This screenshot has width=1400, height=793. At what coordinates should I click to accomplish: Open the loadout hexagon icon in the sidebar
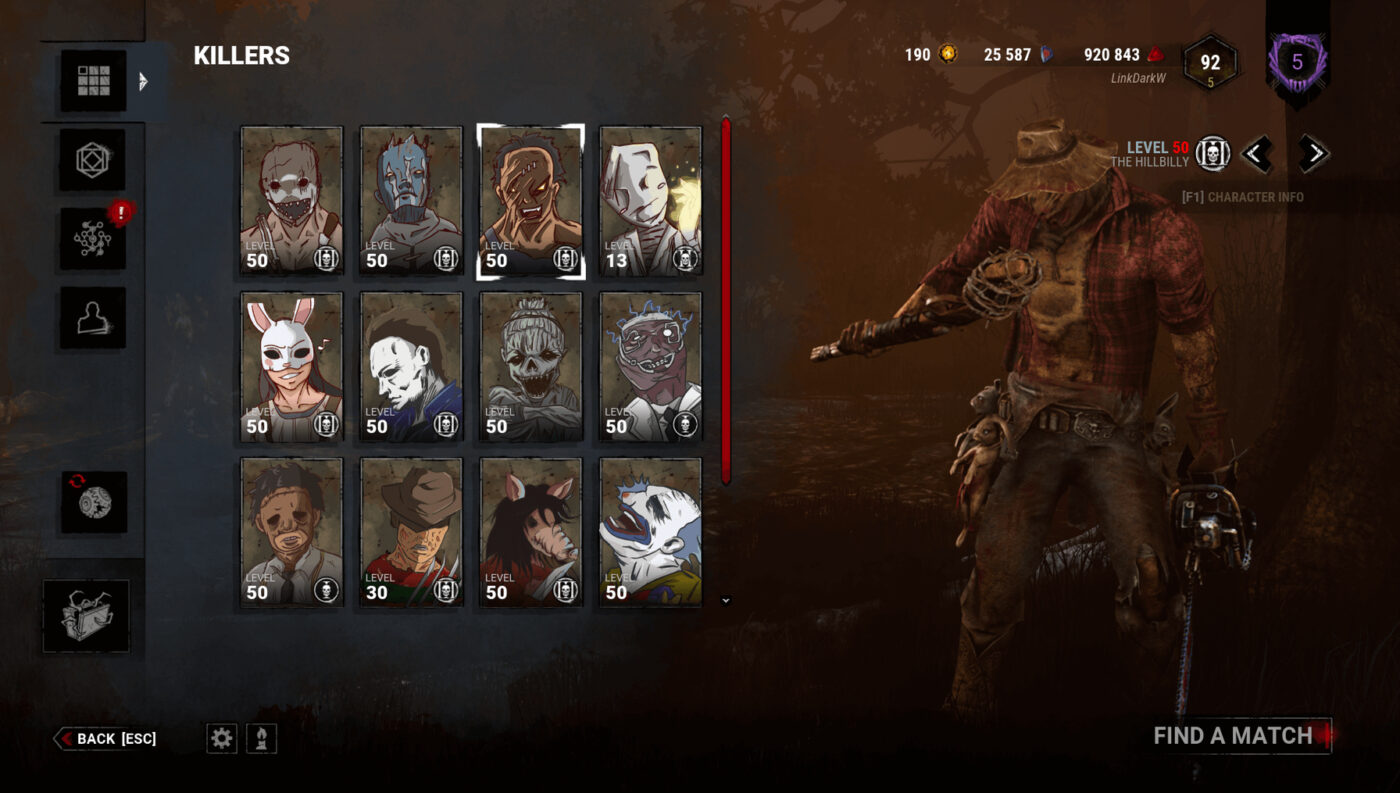pyautogui.click(x=92, y=160)
